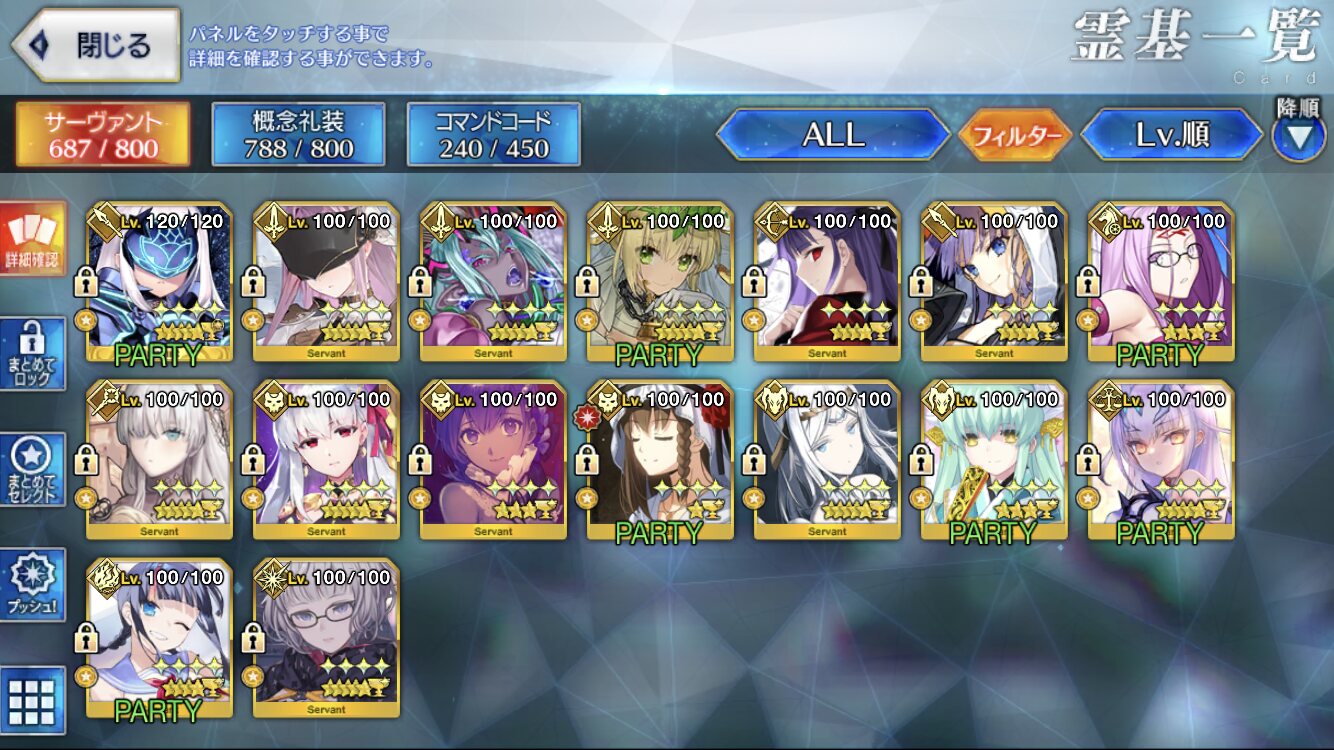1334x750 pixels.
Task: Select the teal-haired servant with golden horns
Action: click(x=994, y=460)
